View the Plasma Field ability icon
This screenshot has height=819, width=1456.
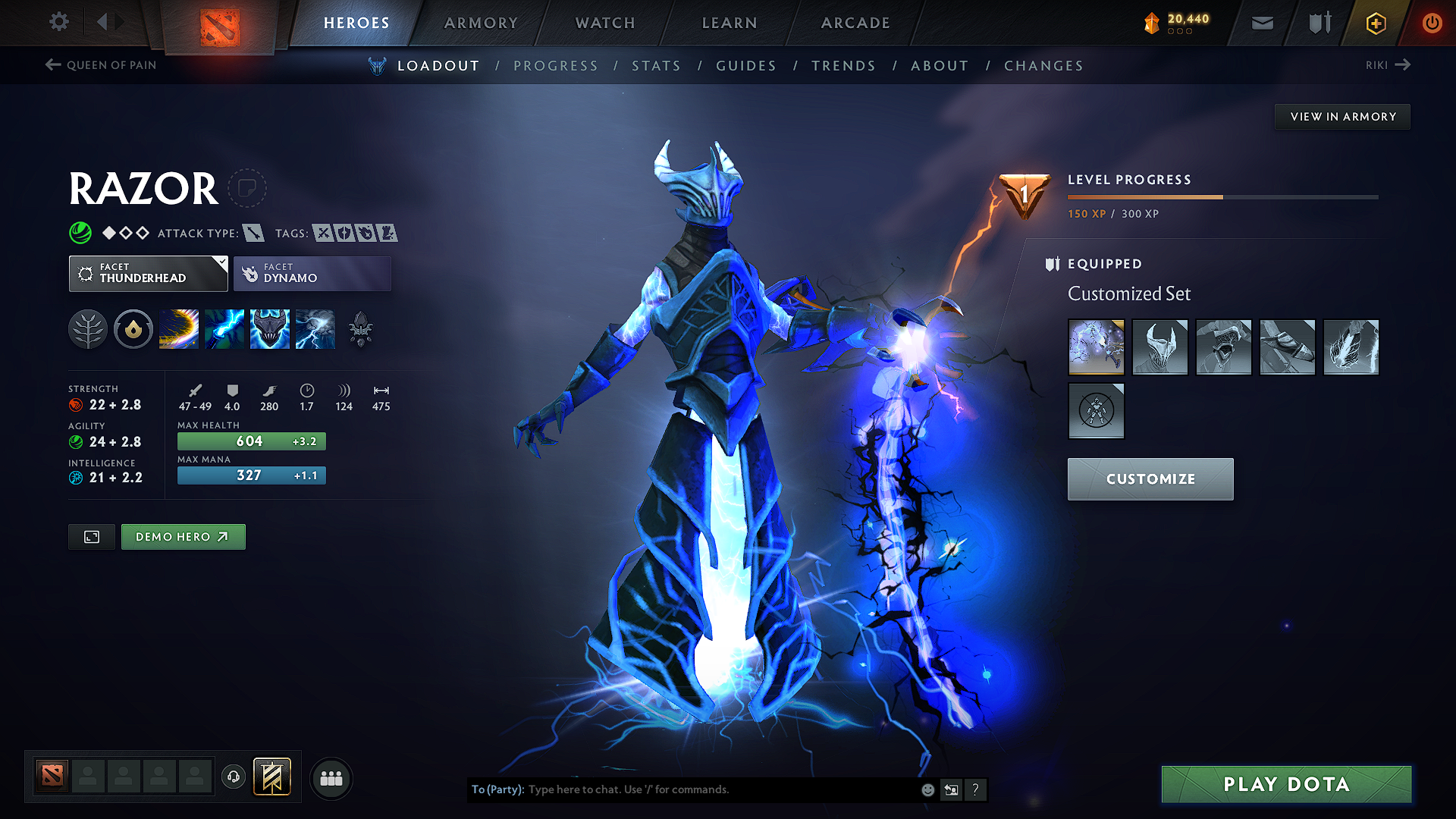click(x=178, y=329)
